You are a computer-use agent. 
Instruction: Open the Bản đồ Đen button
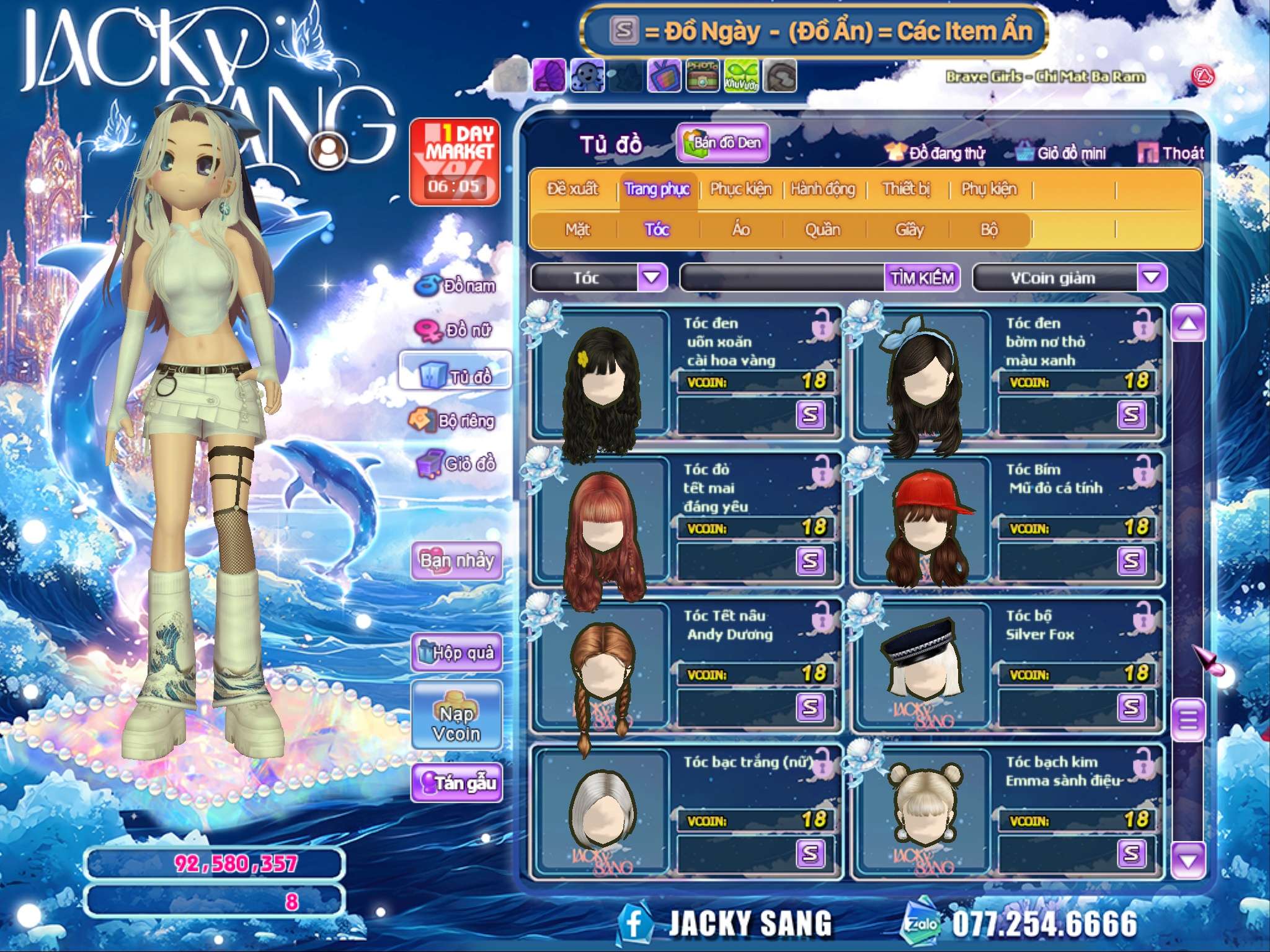tap(723, 143)
